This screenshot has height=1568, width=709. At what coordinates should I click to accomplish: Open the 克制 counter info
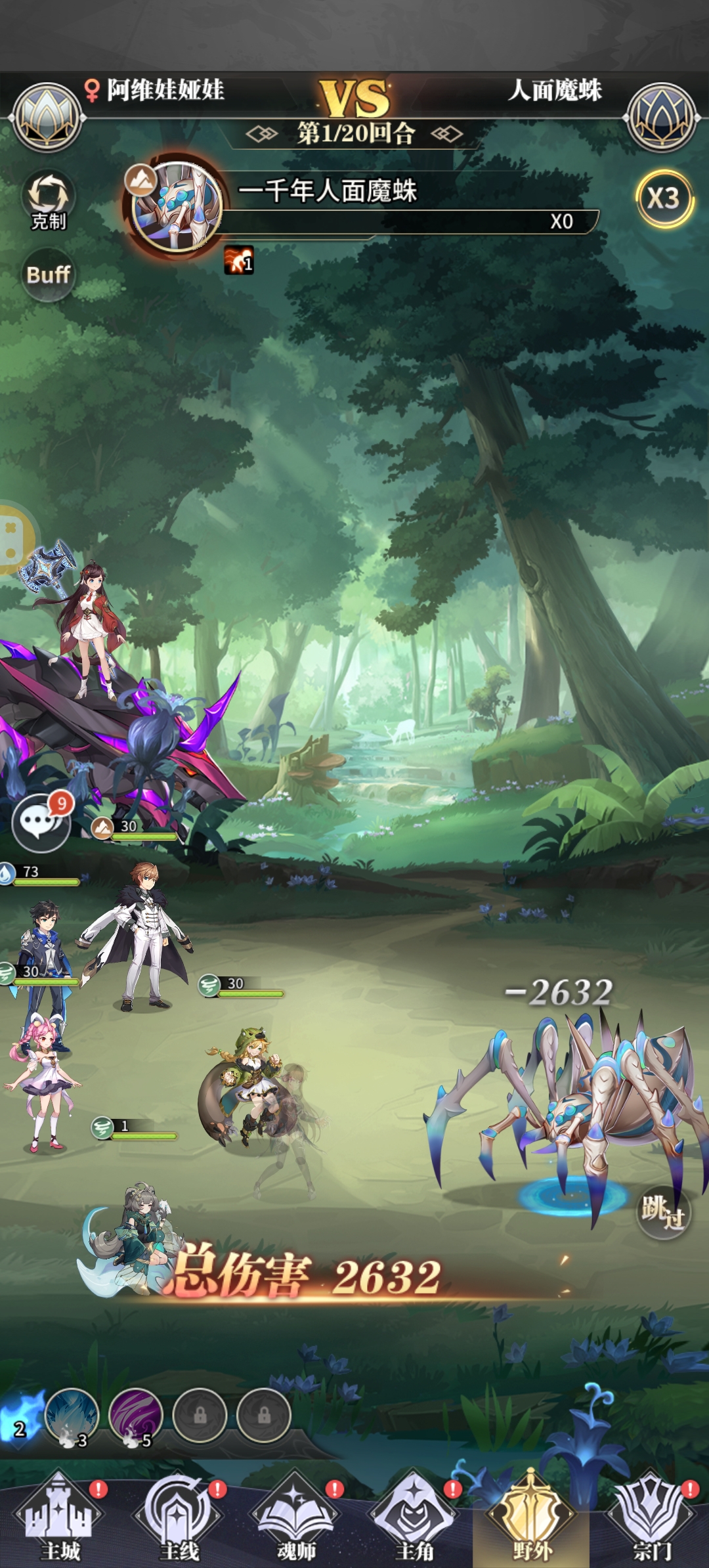(x=49, y=200)
